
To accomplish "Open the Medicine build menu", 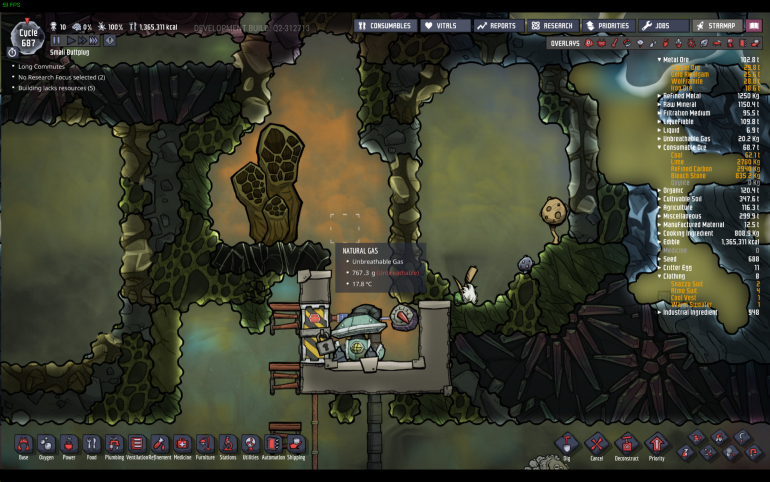I will pyautogui.click(x=183, y=445).
